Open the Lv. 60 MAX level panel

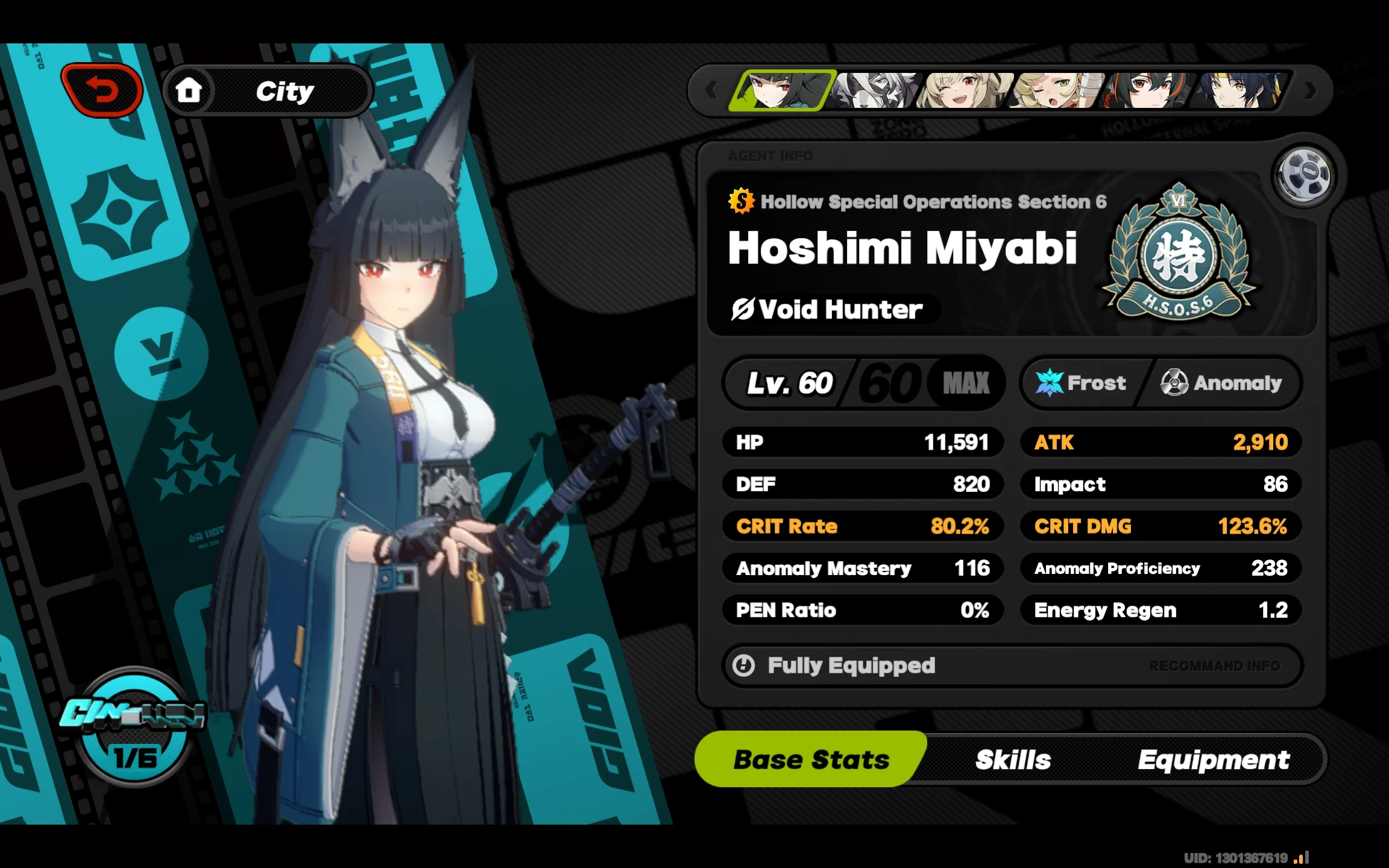coord(862,382)
